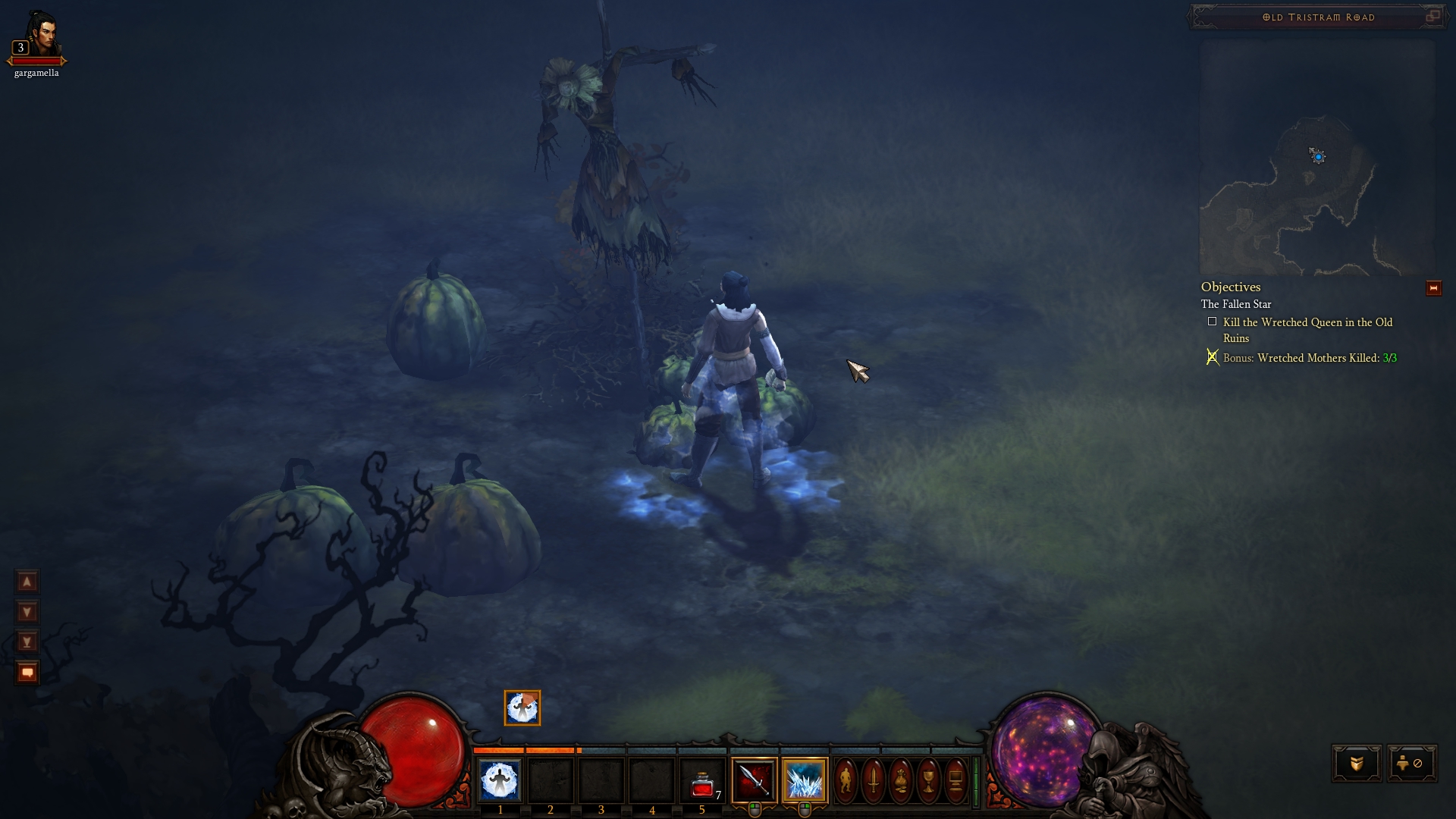Image resolution: width=1456 pixels, height=819 pixels.
Task: Toggle the completed Wretched Mothers bonus checkbox
Action: 1213,357
